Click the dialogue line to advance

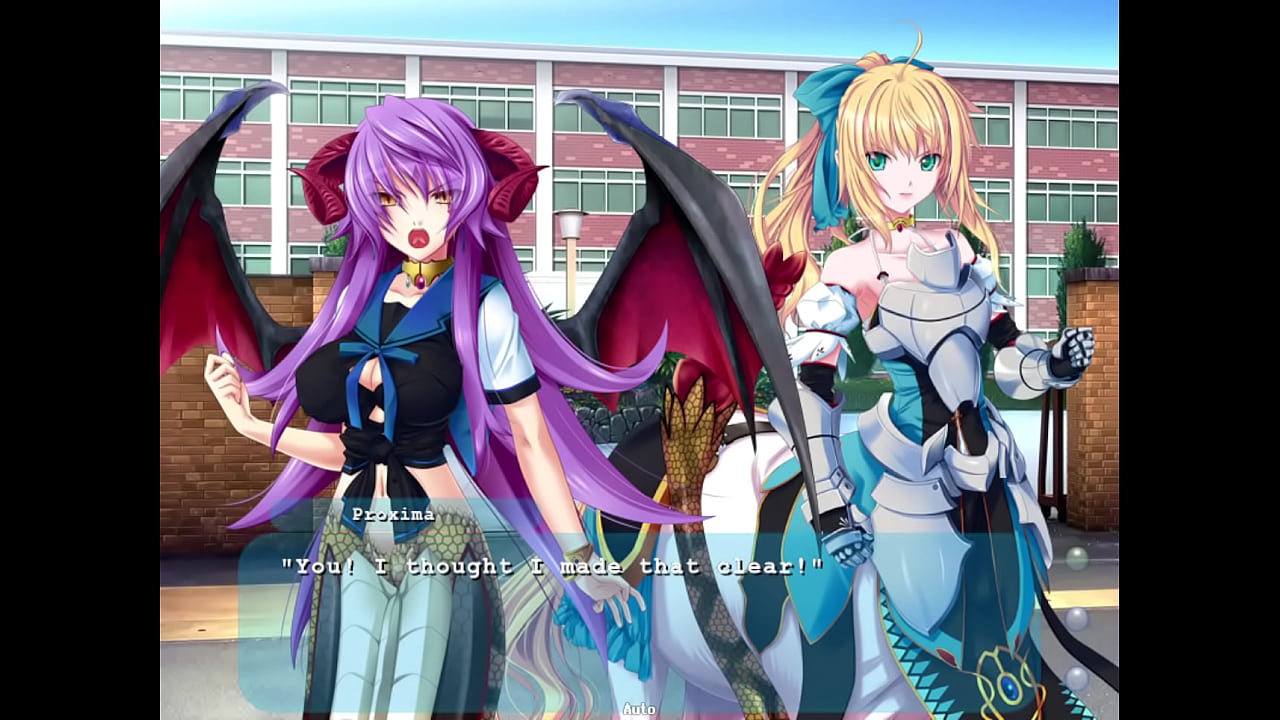[x=554, y=565]
